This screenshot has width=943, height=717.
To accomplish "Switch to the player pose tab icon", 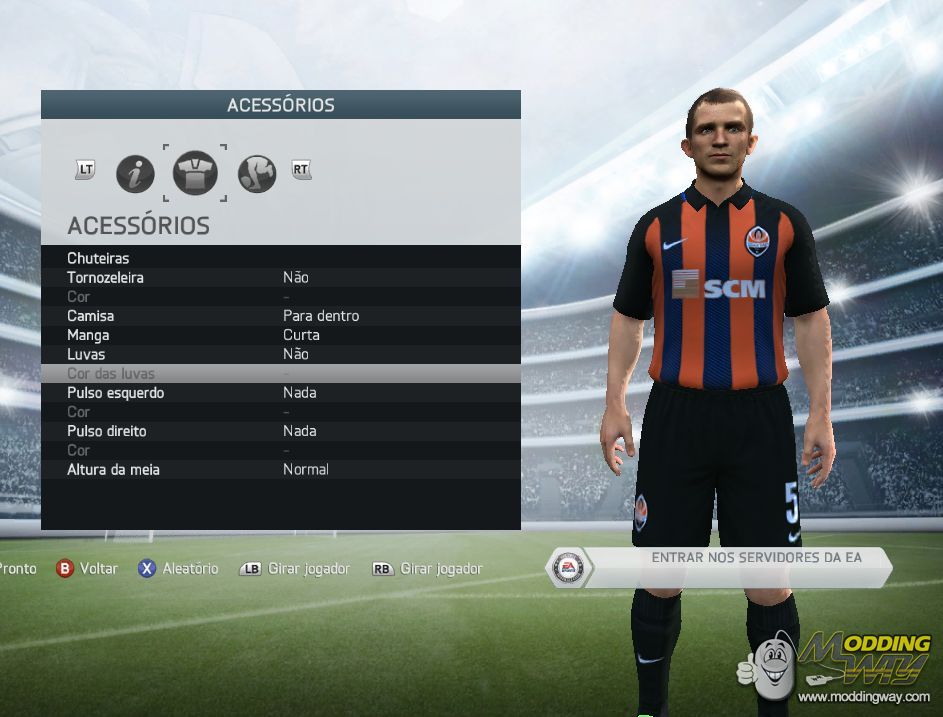I will coord(257,174).
